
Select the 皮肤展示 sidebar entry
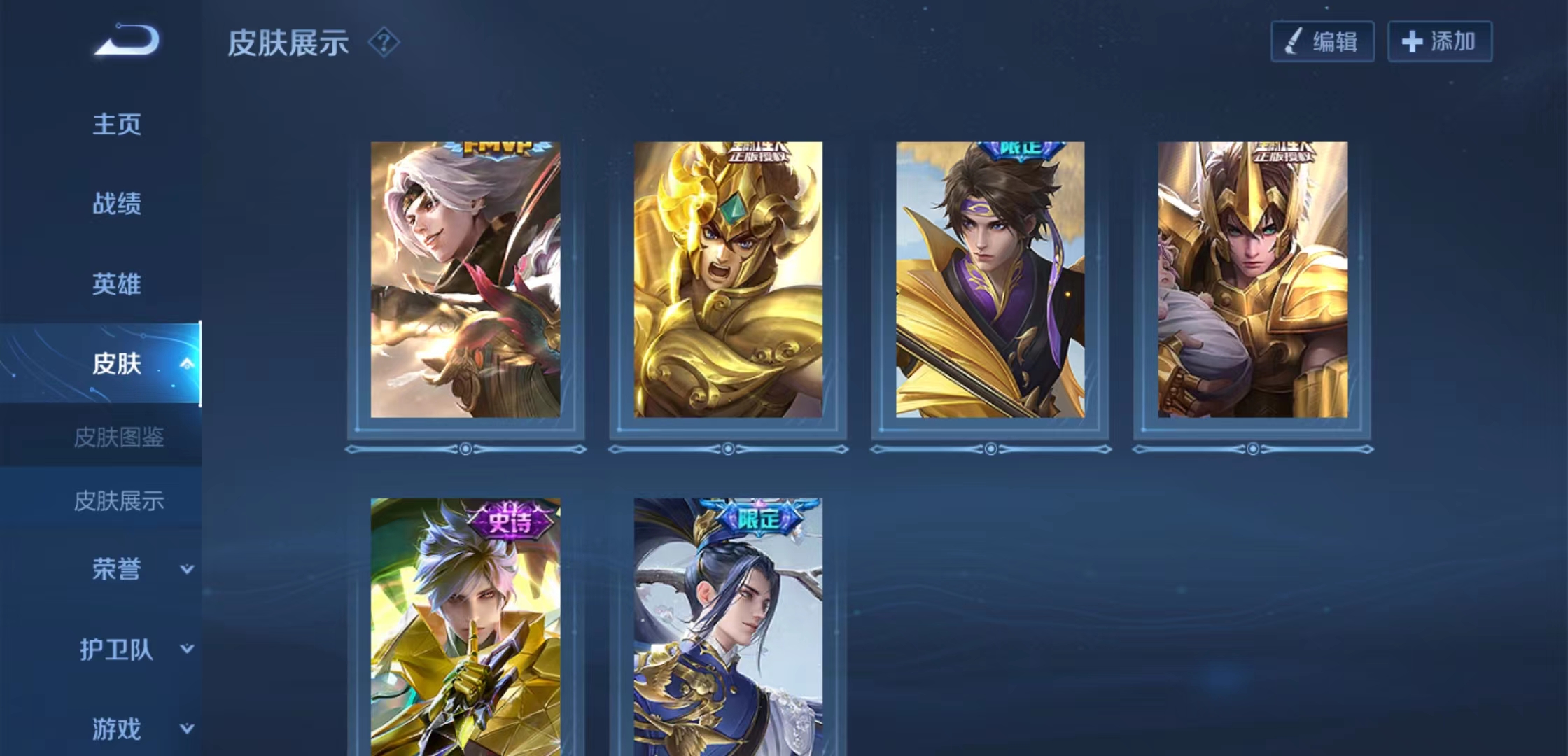(x=118, y=500)
